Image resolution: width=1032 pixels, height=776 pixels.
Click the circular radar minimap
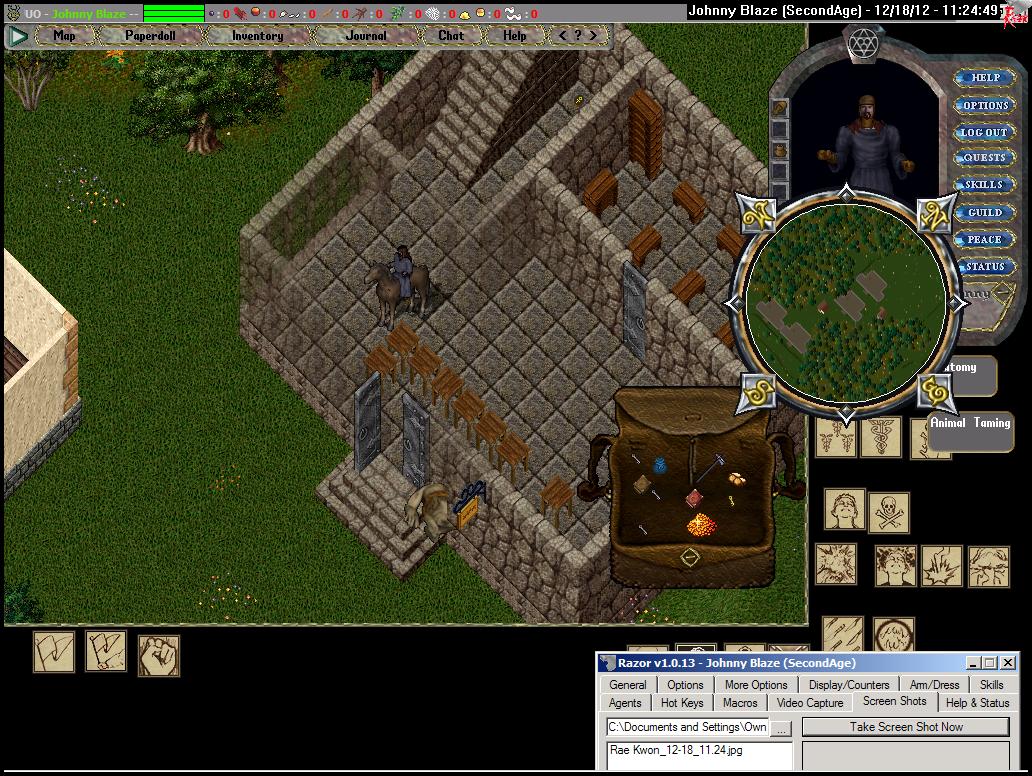pyautogui.click(x=847, y=302)
